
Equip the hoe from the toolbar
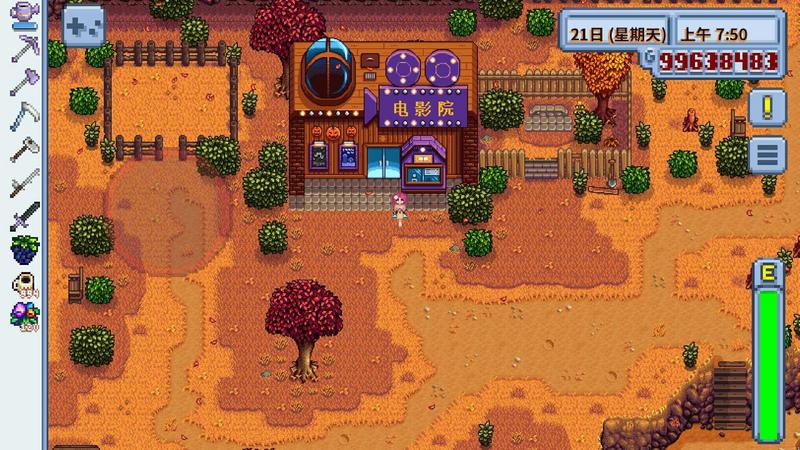pyautogui.click(x=23, y=150)
